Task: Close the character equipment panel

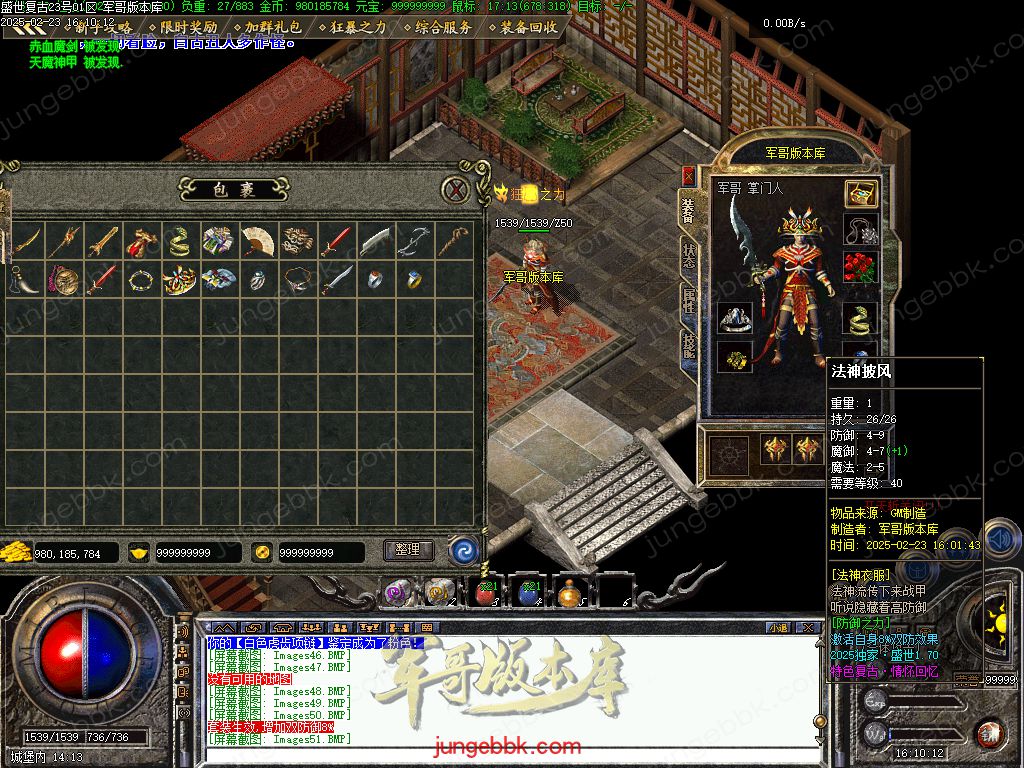Action: tap(688, 176)
